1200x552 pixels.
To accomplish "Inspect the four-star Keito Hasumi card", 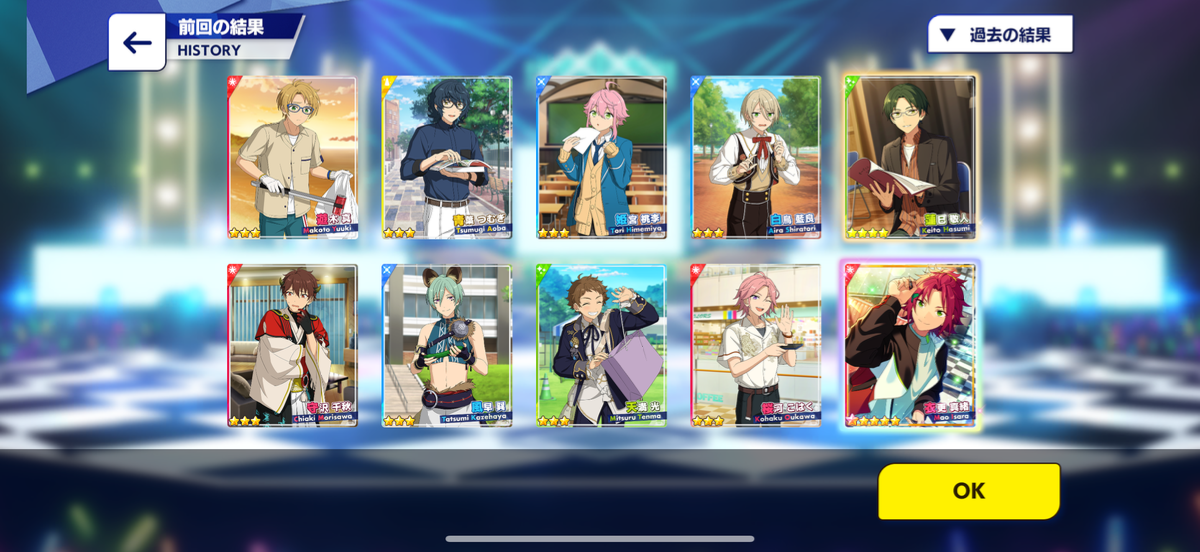I will (911, 158).
